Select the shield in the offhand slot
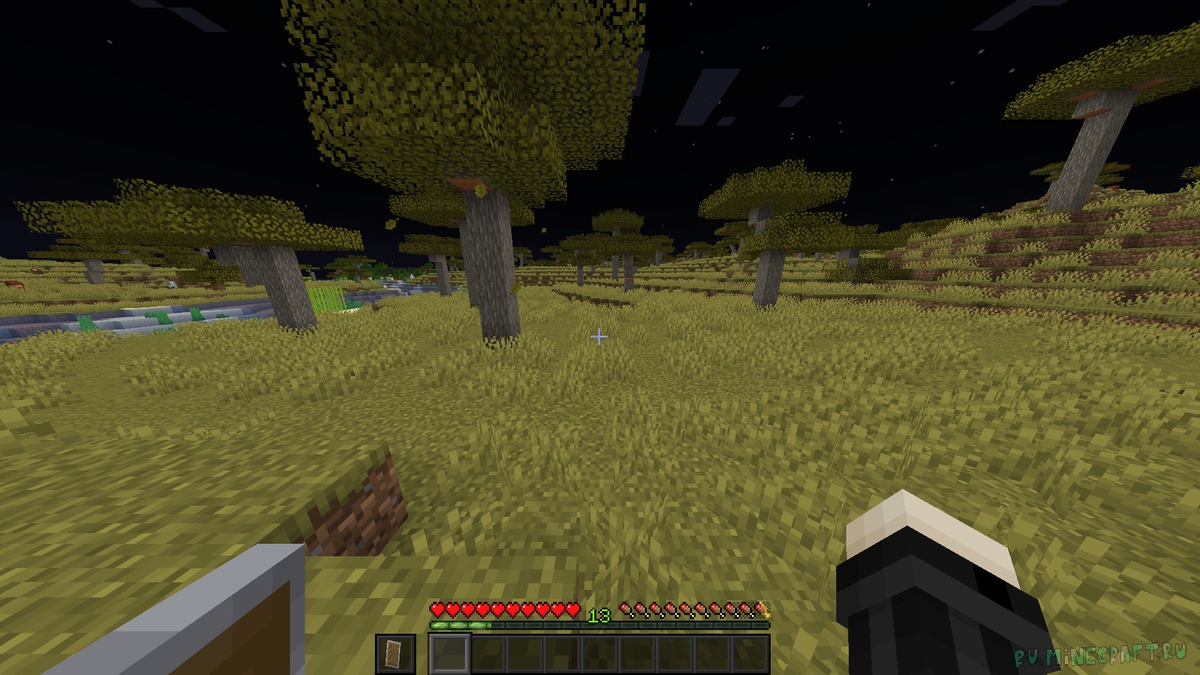This screenshot has height=675, width=1200. point(394,654)
